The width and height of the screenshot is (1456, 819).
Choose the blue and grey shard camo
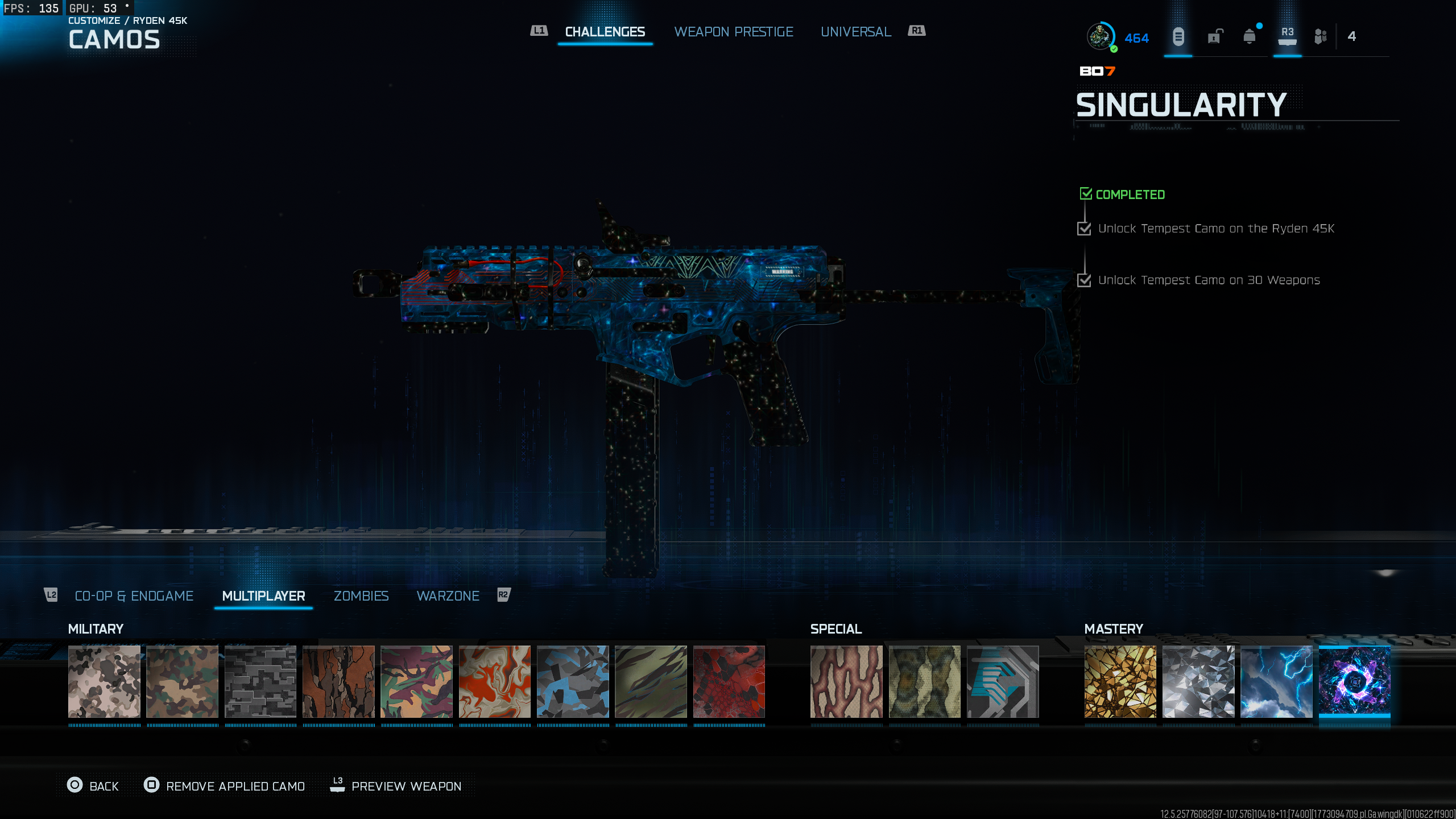(x=573, y=681)
